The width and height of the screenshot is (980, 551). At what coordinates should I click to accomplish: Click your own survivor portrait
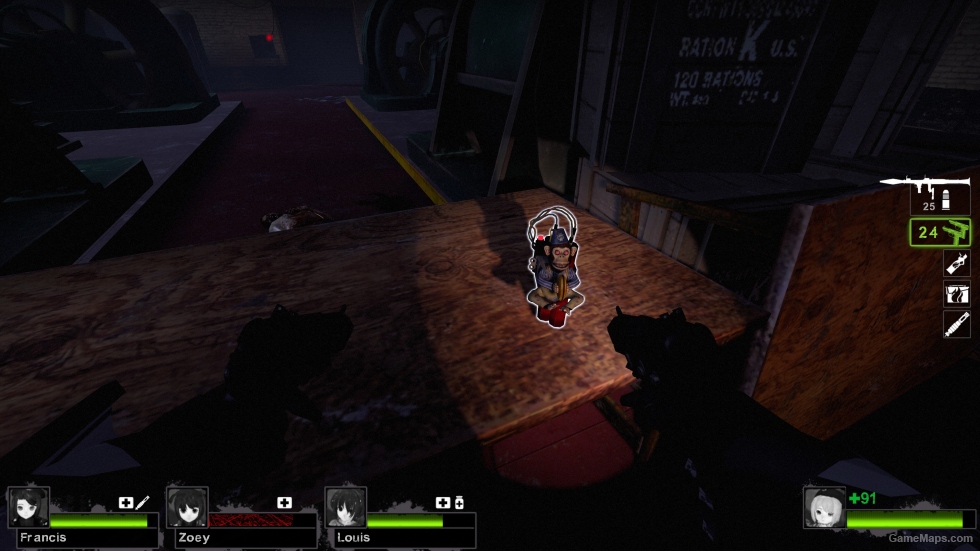(x=825, y=507)
